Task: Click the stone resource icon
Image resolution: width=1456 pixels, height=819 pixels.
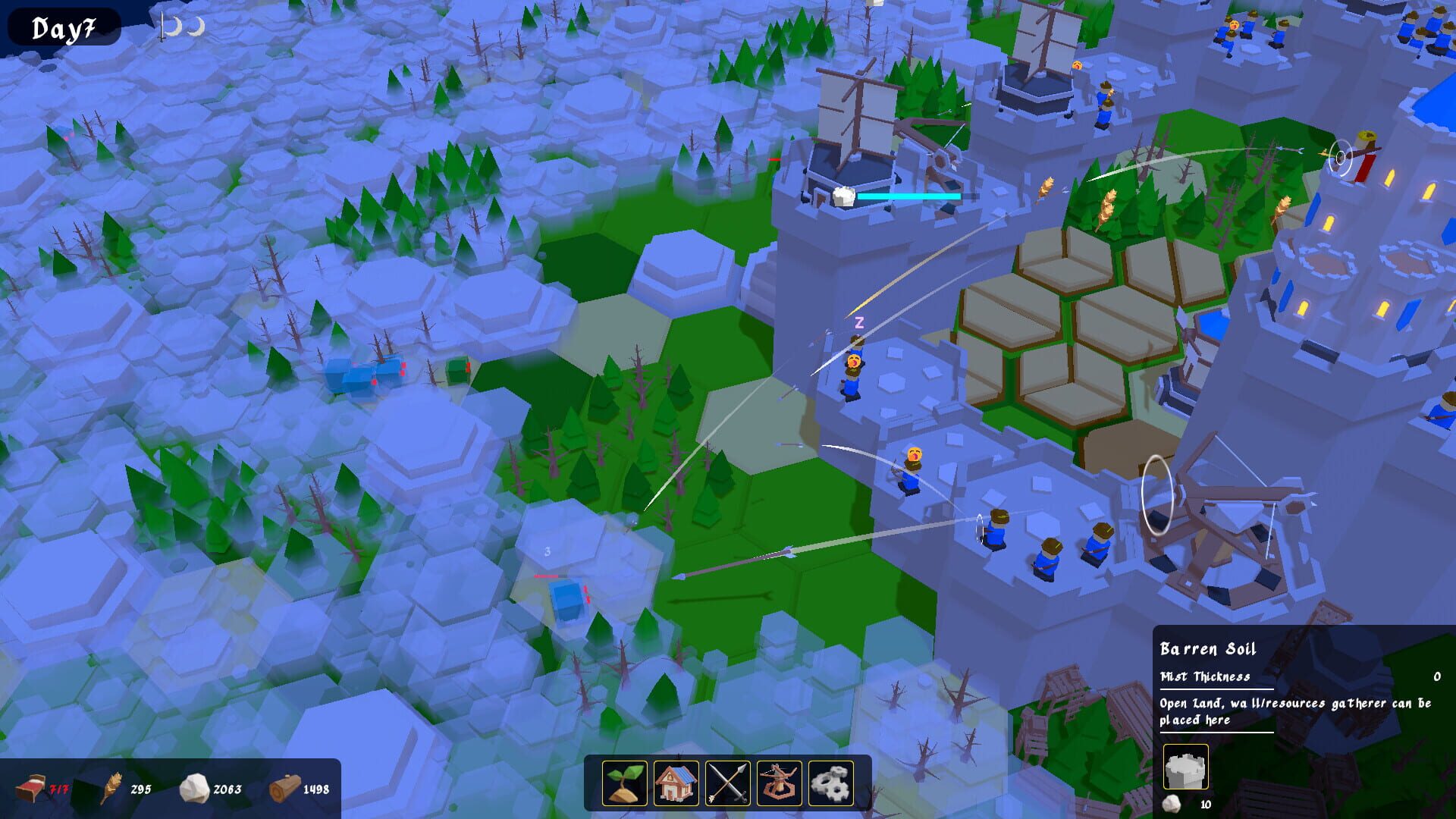Action: (x=196, y=789)
